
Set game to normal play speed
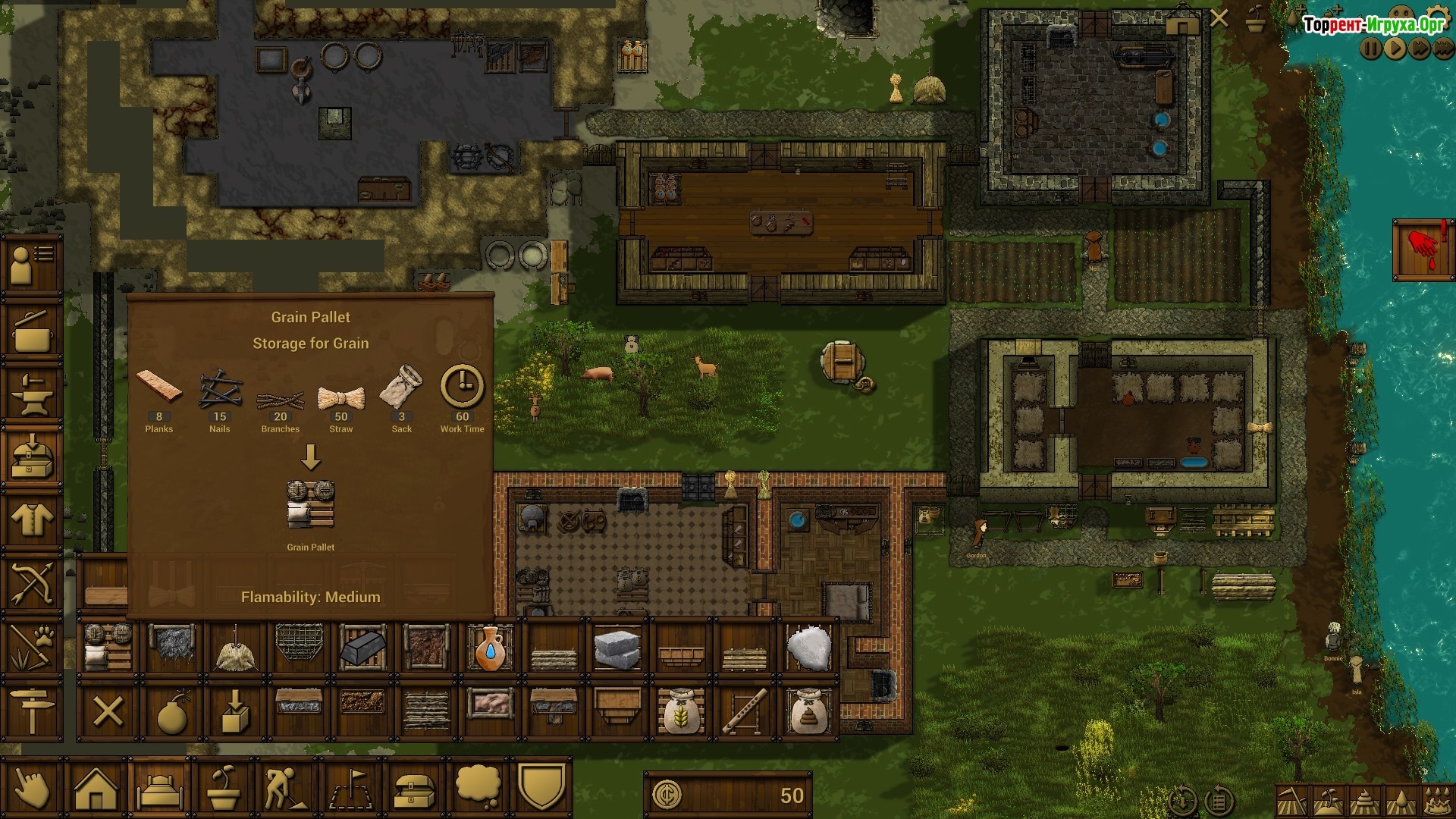tap(1395, 49)
